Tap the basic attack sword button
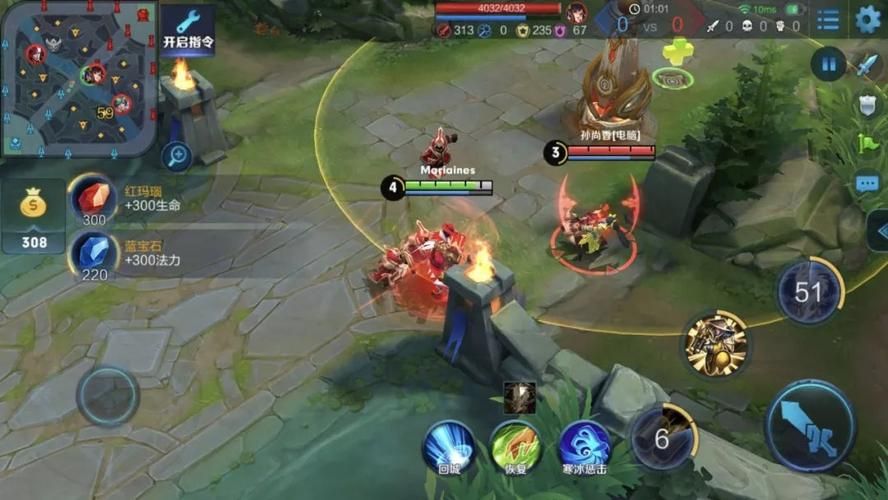Image resolution: width=888 pixels, height=500 pixels. pyautogui.click(x=809, y=425)
